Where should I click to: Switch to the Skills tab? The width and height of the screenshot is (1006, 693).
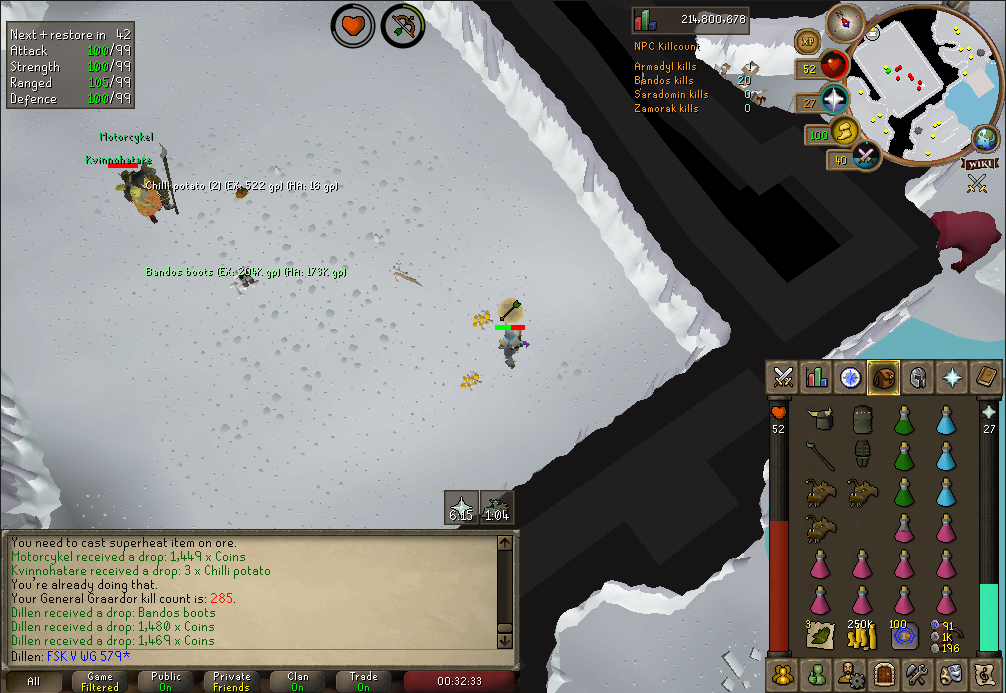point(817,377)
